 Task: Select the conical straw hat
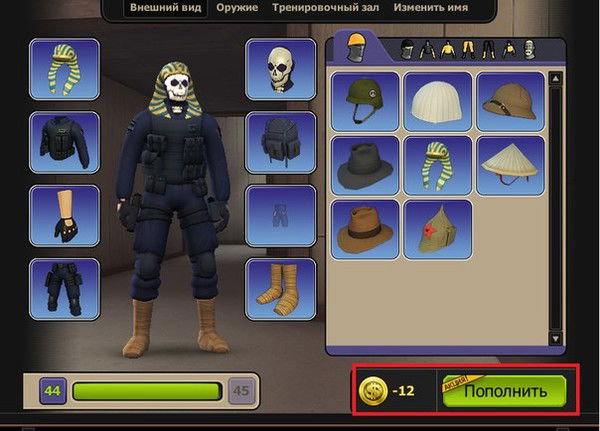(x=510, y=164)
